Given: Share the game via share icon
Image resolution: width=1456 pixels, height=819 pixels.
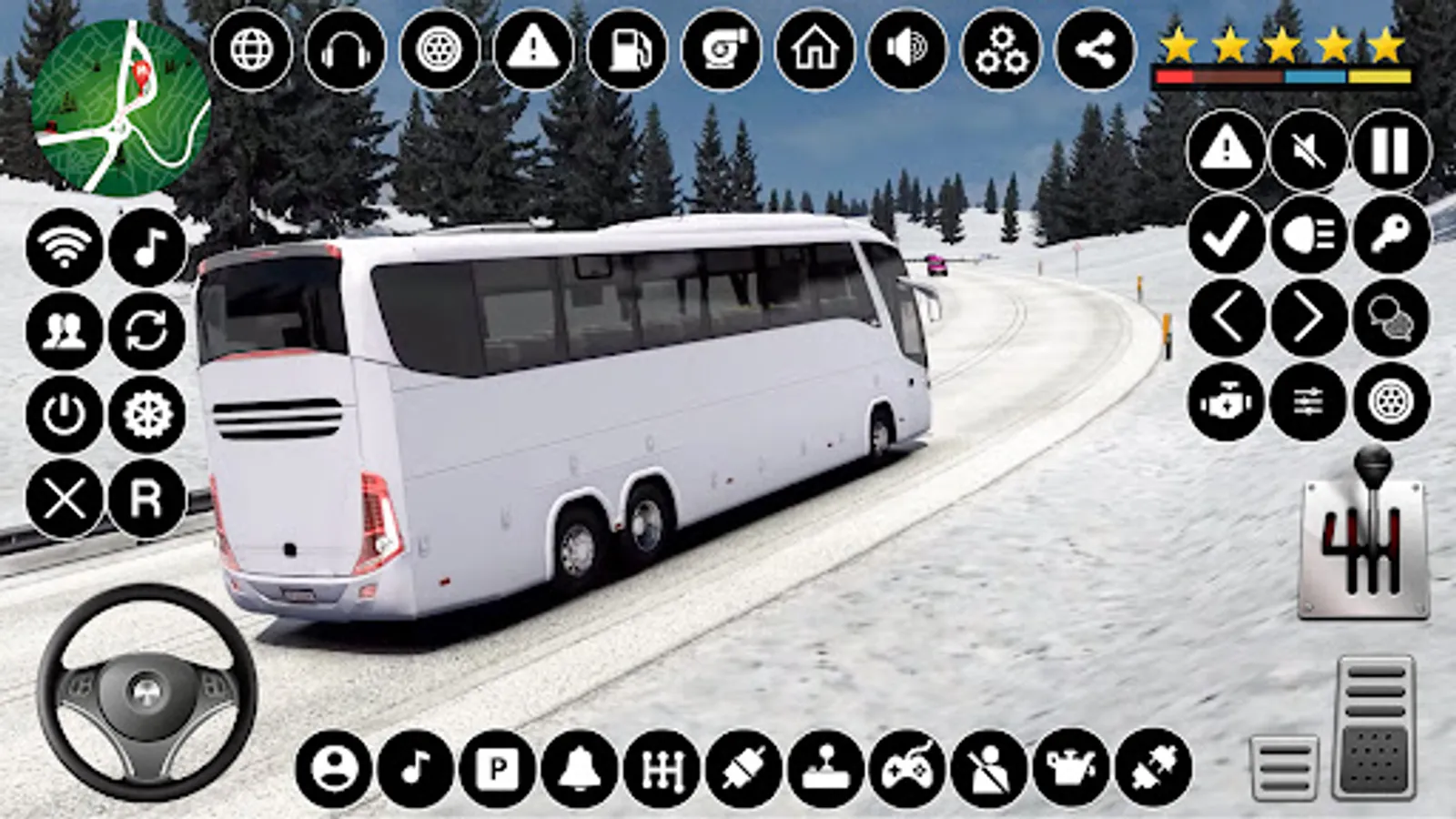Looking at the screenshot, I should coord(1095,52).
